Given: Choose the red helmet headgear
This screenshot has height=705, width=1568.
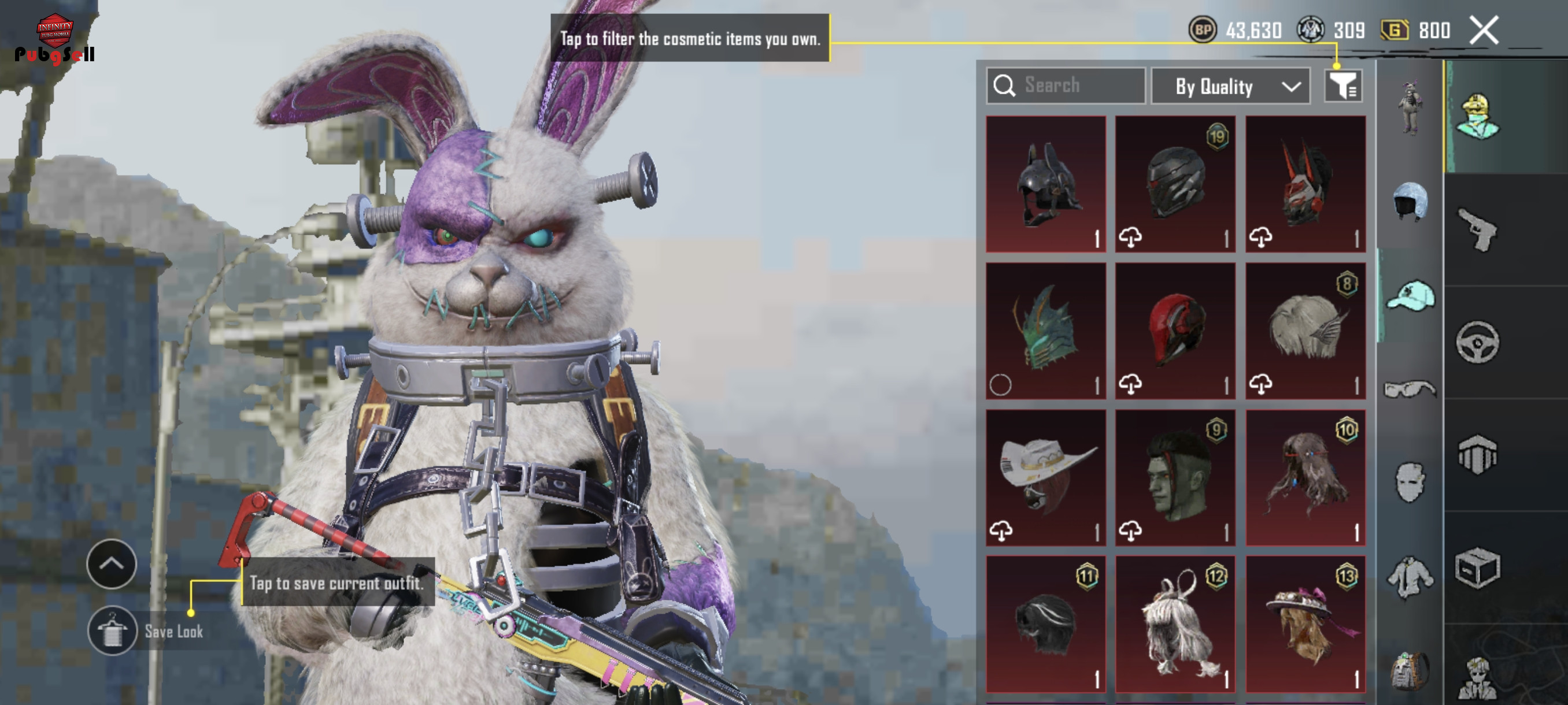Looking at the screenshot, I should [1175, 331].
